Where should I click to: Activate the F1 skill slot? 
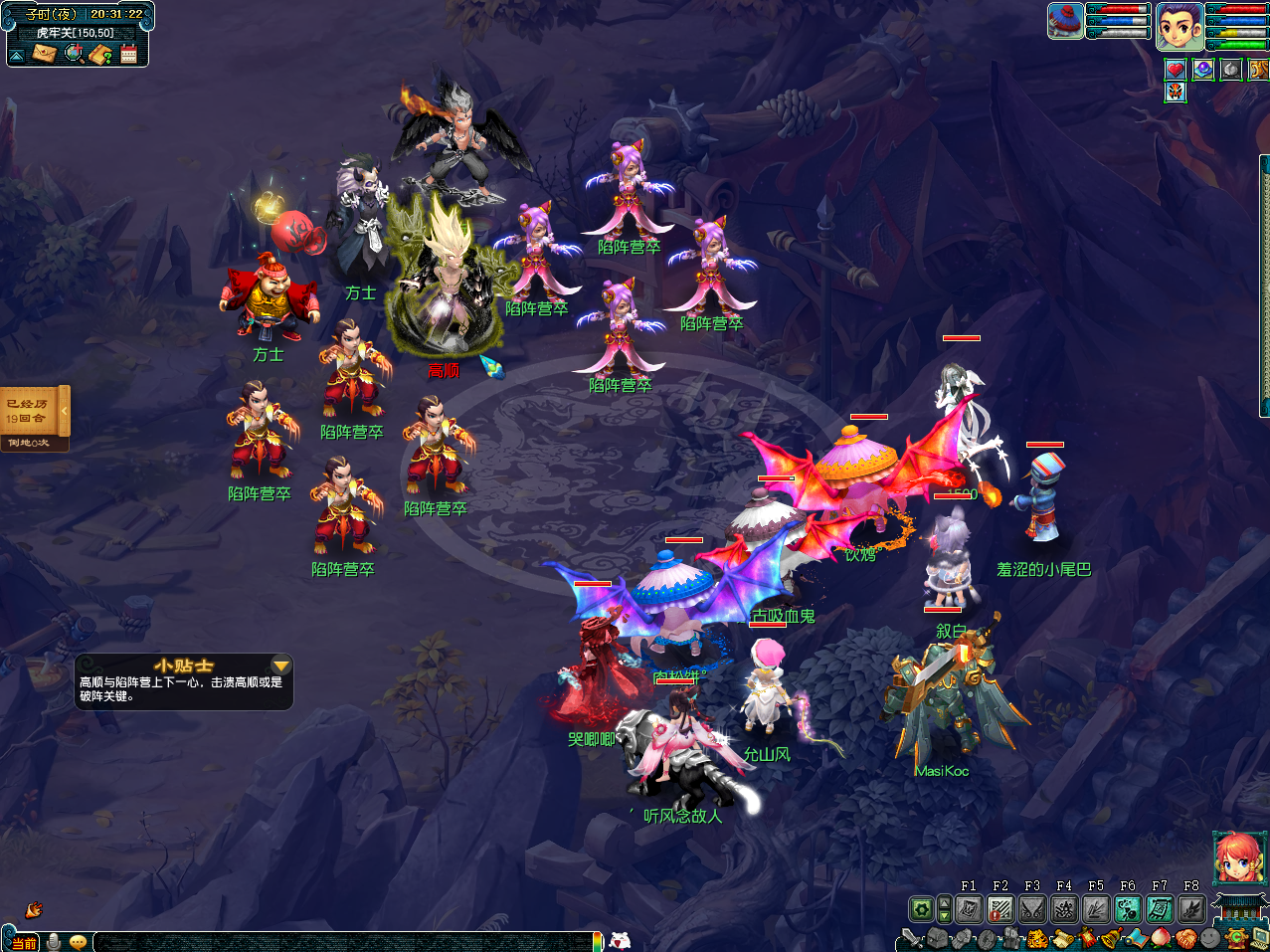[969, 908]
